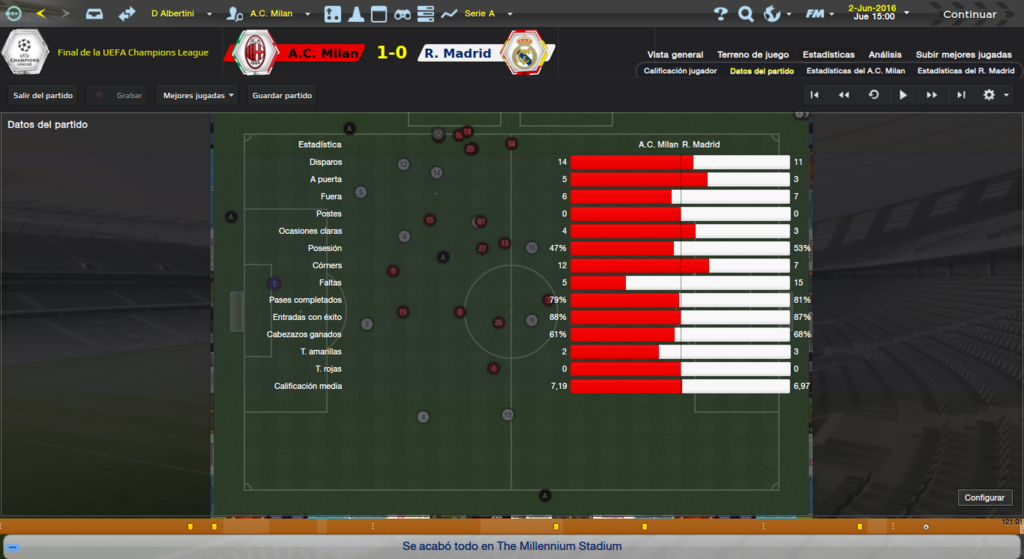Open the help question mark menu

(721, 14)
